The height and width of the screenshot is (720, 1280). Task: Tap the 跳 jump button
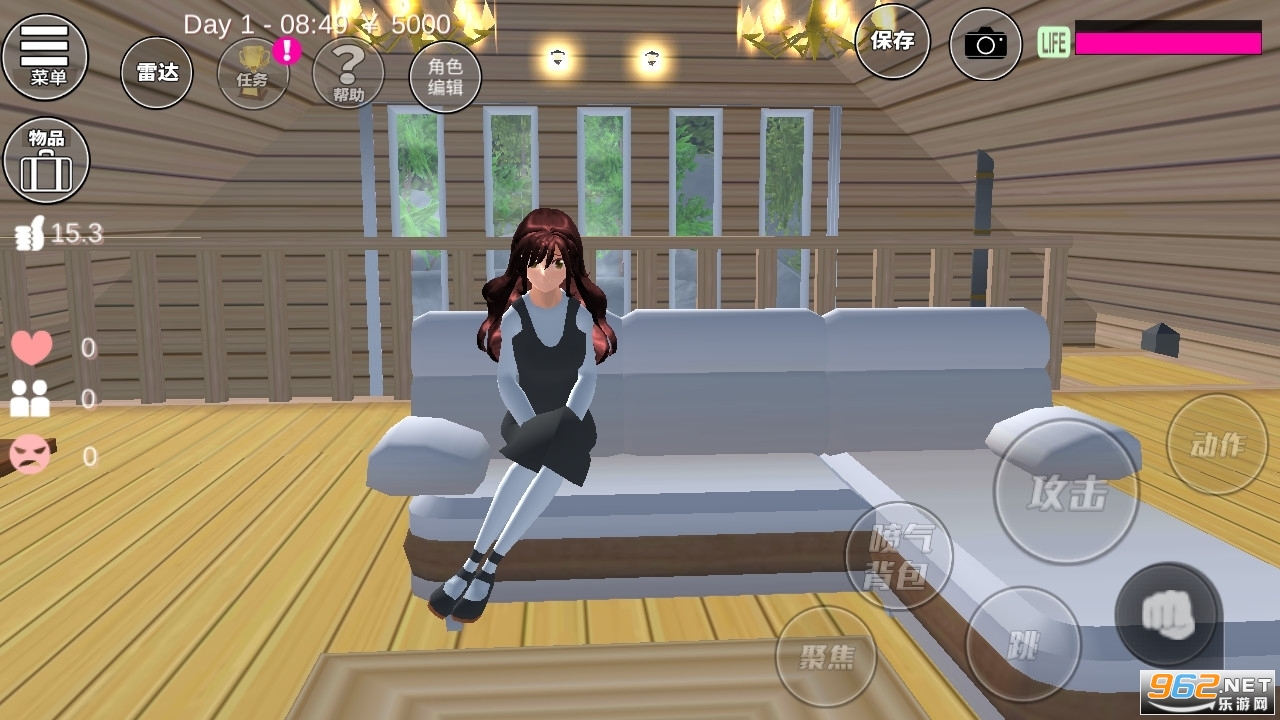point(1023,644)
